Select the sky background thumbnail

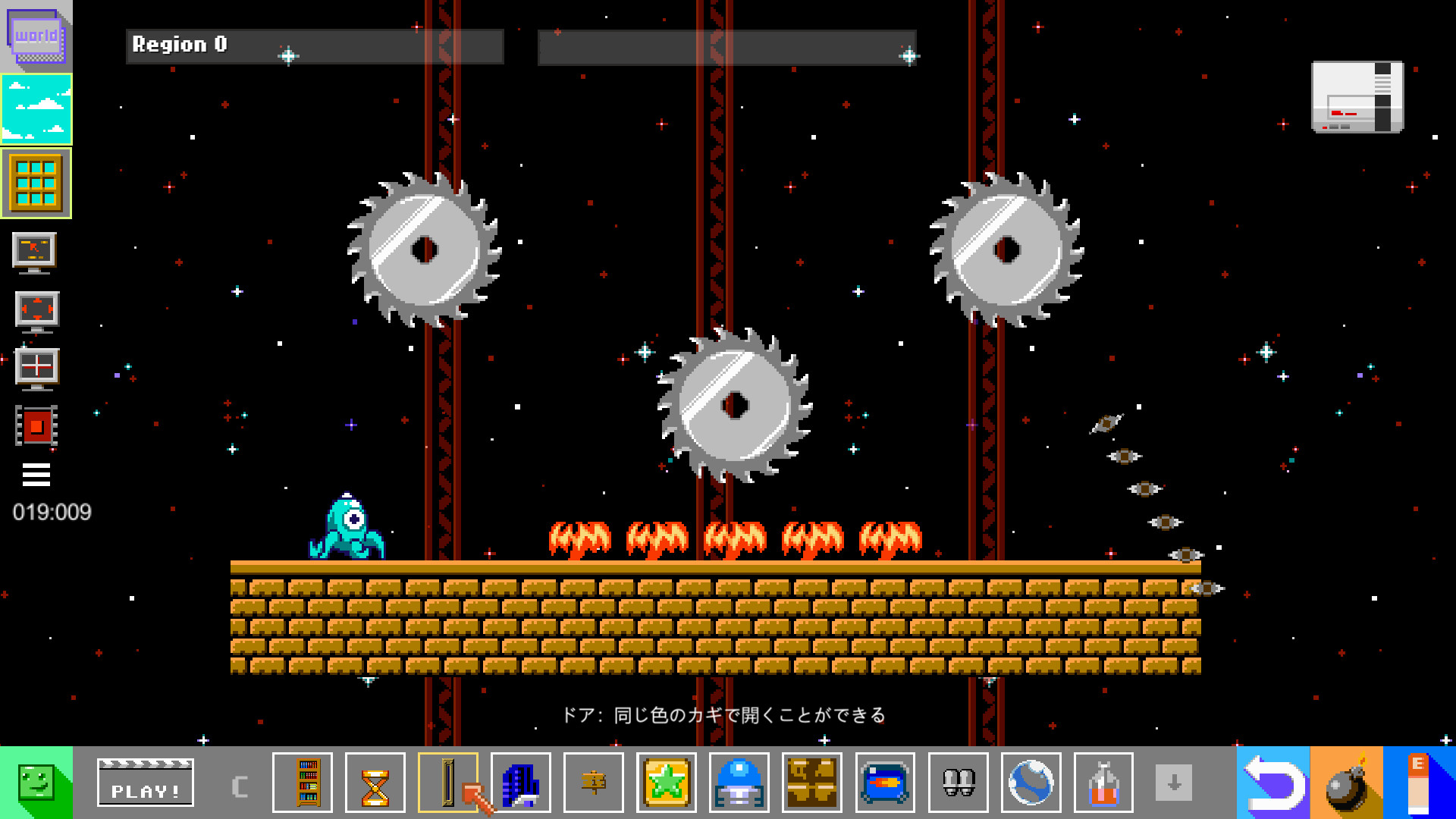coord(36,110)
